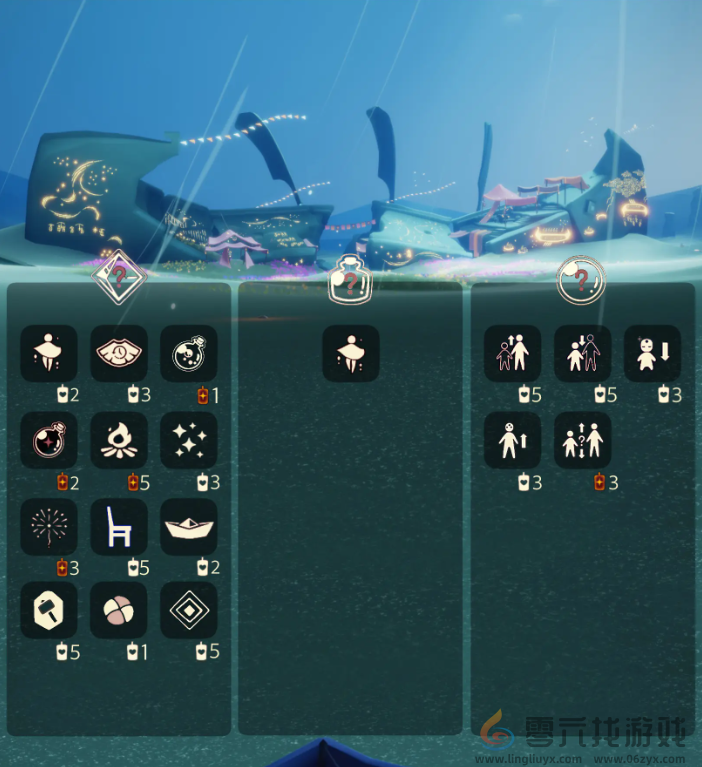702x767 pixels.
Task: Select the four-petal flower icon
Action: point(119,611)
